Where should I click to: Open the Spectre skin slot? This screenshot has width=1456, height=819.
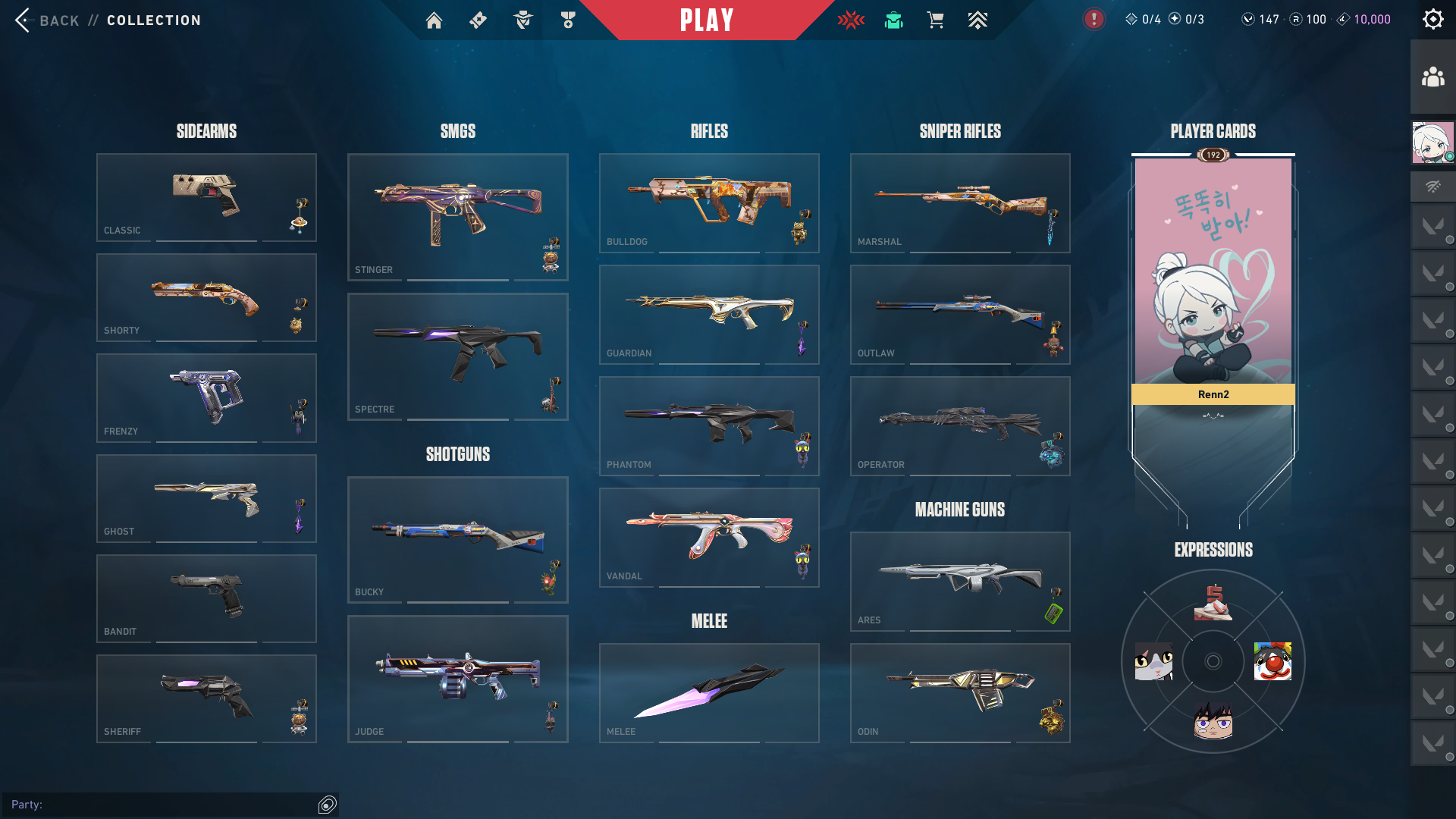(457, 356)
